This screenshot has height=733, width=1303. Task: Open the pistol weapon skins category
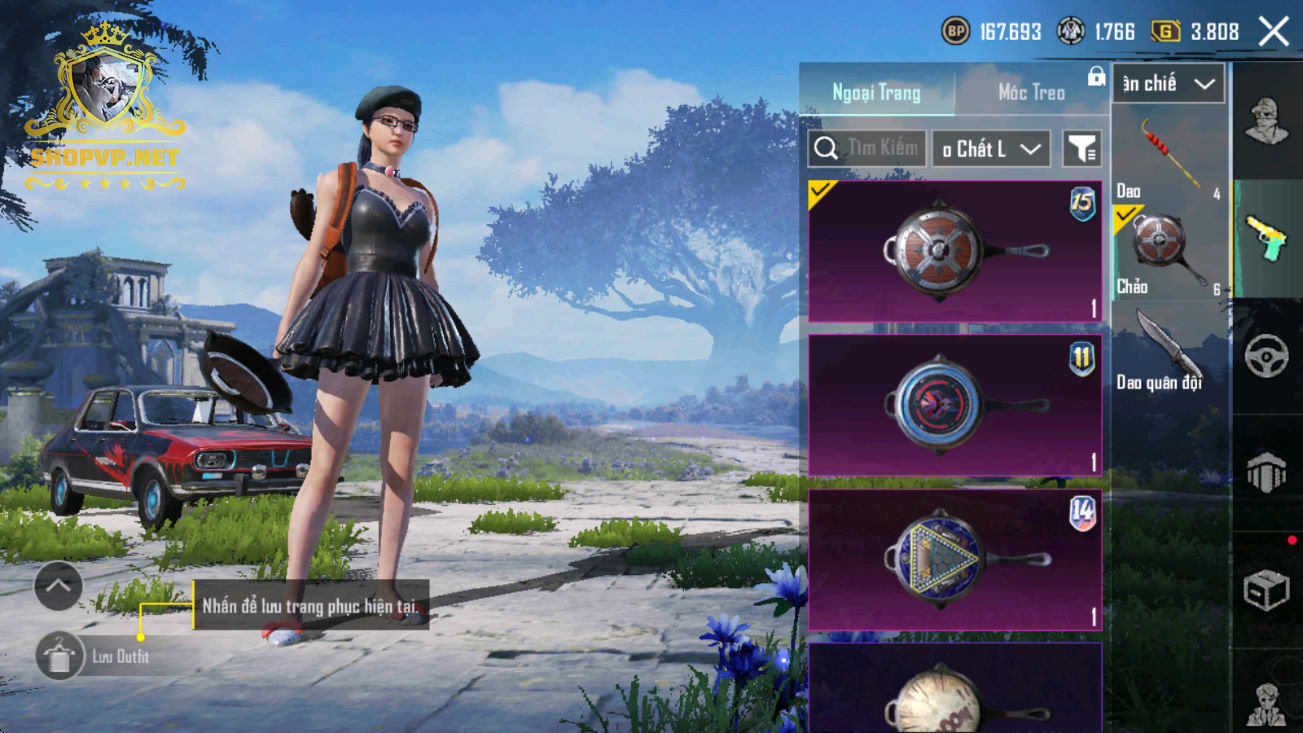[x=1267, y=240]
